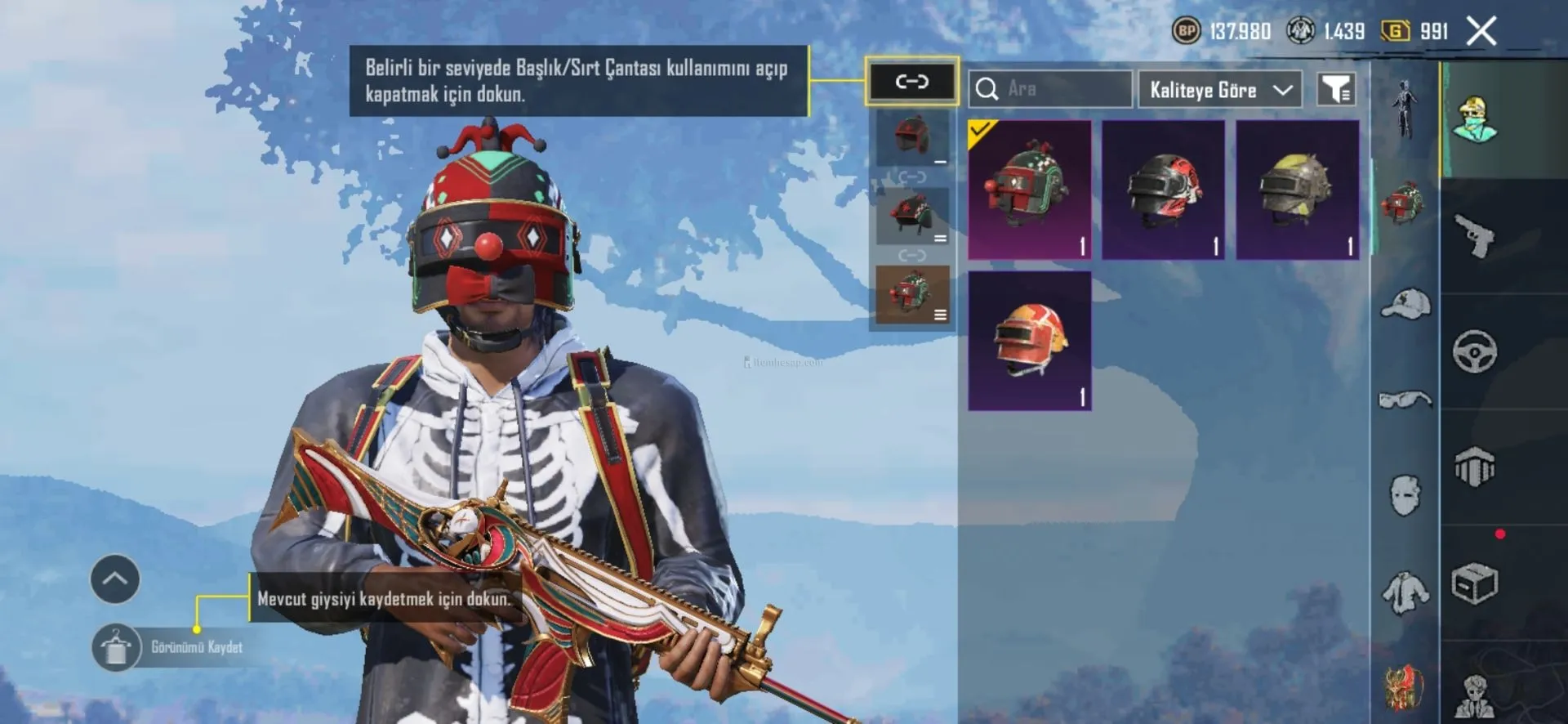The height and width of the screenshot is (724, 1568).
Task: Open the Kaliteye Göre sort dropdown
Action: (x=1220, y=89)
